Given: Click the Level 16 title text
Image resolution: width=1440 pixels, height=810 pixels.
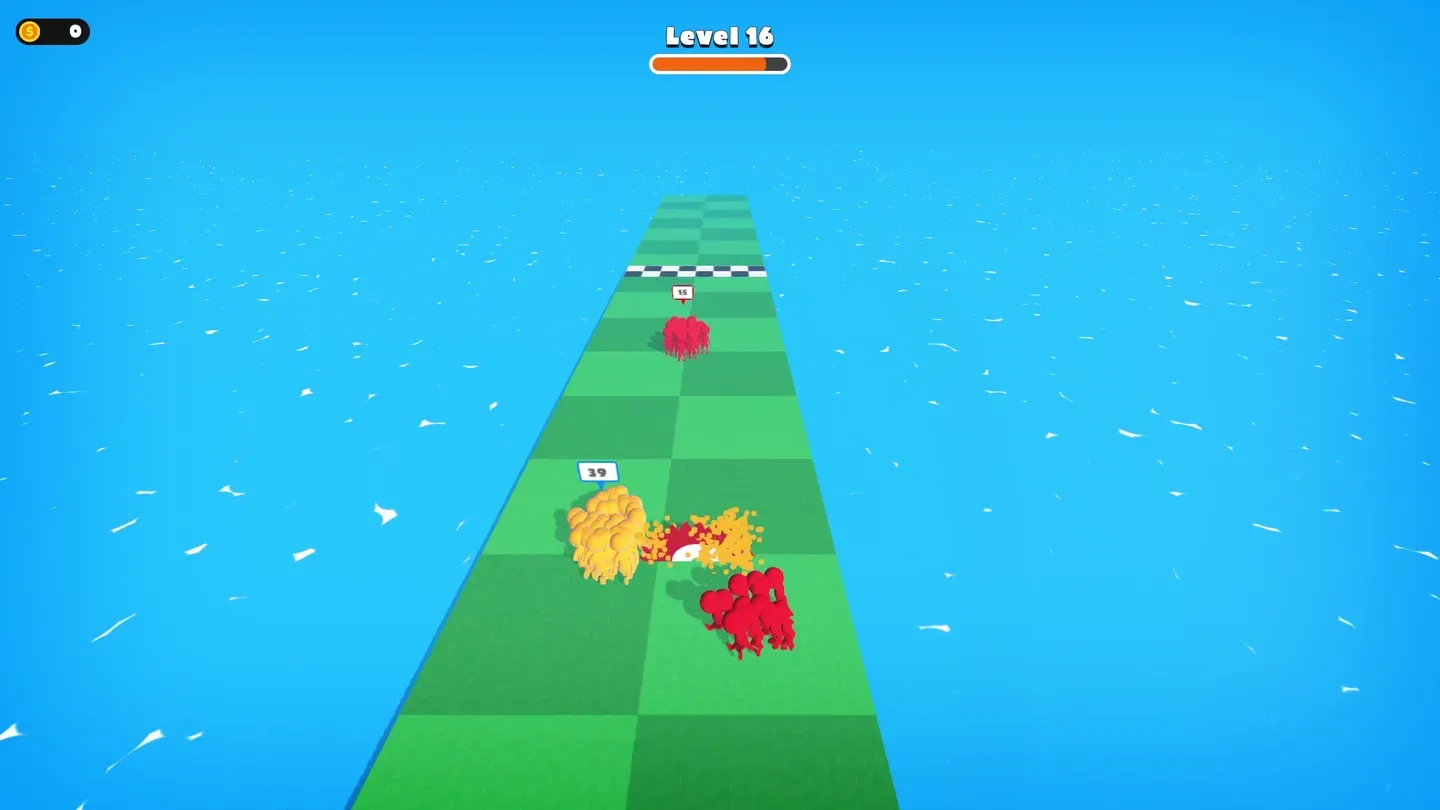Looking at the screenshot, I should click(719, 37).
